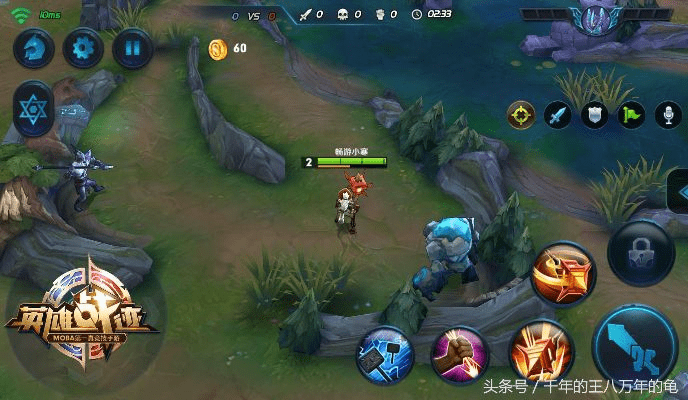688x400 pixels.
Task: Send the blue sword attack signal
Action: pos(557,115)
